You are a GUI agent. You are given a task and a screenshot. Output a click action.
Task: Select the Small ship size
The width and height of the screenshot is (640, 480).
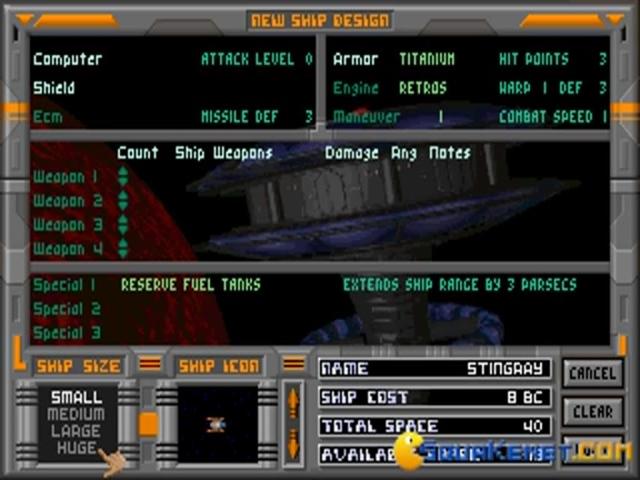coord(77,398)
